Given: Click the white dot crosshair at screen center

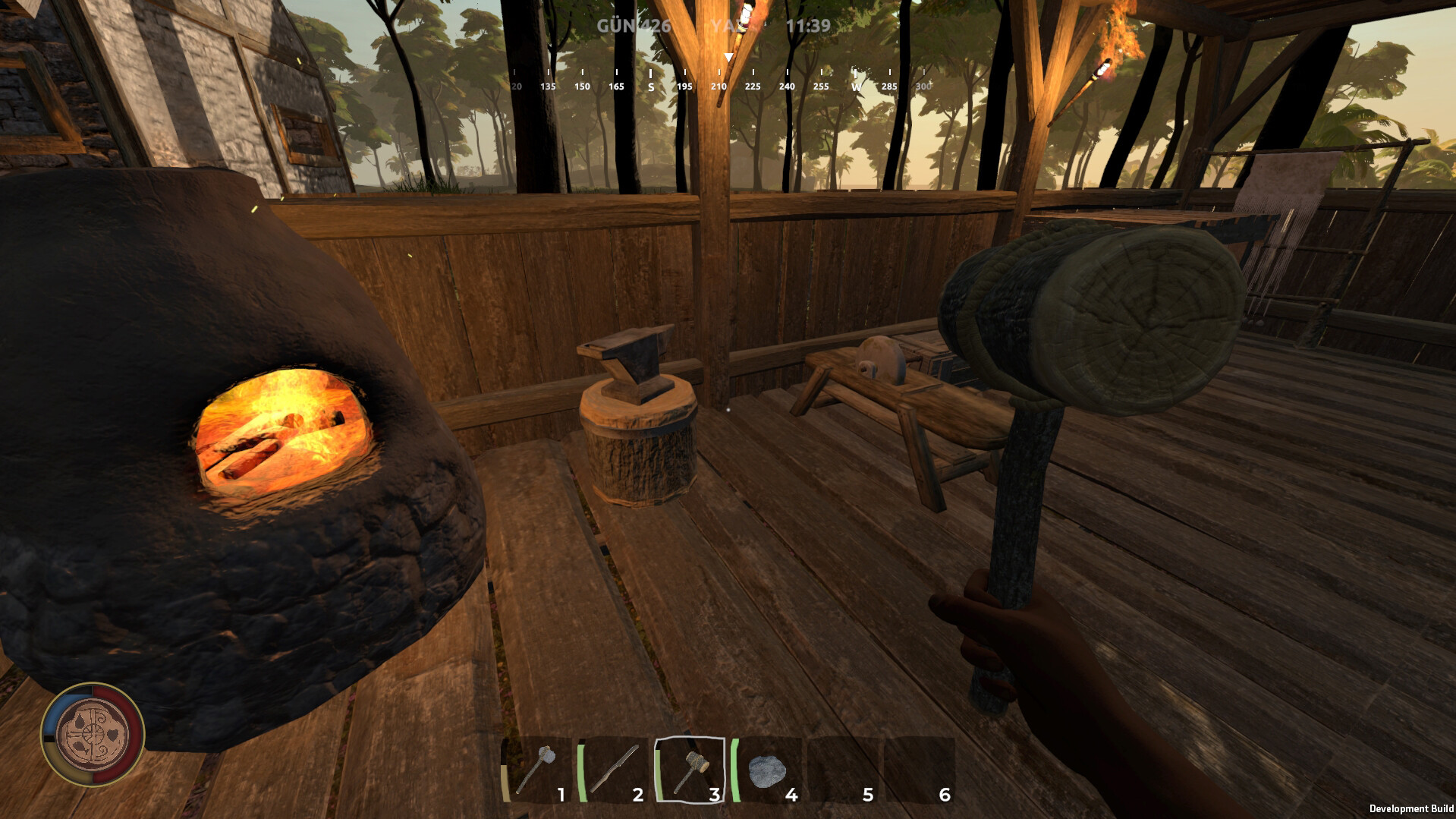Looking at the screenshot, I should pos(728,410).
